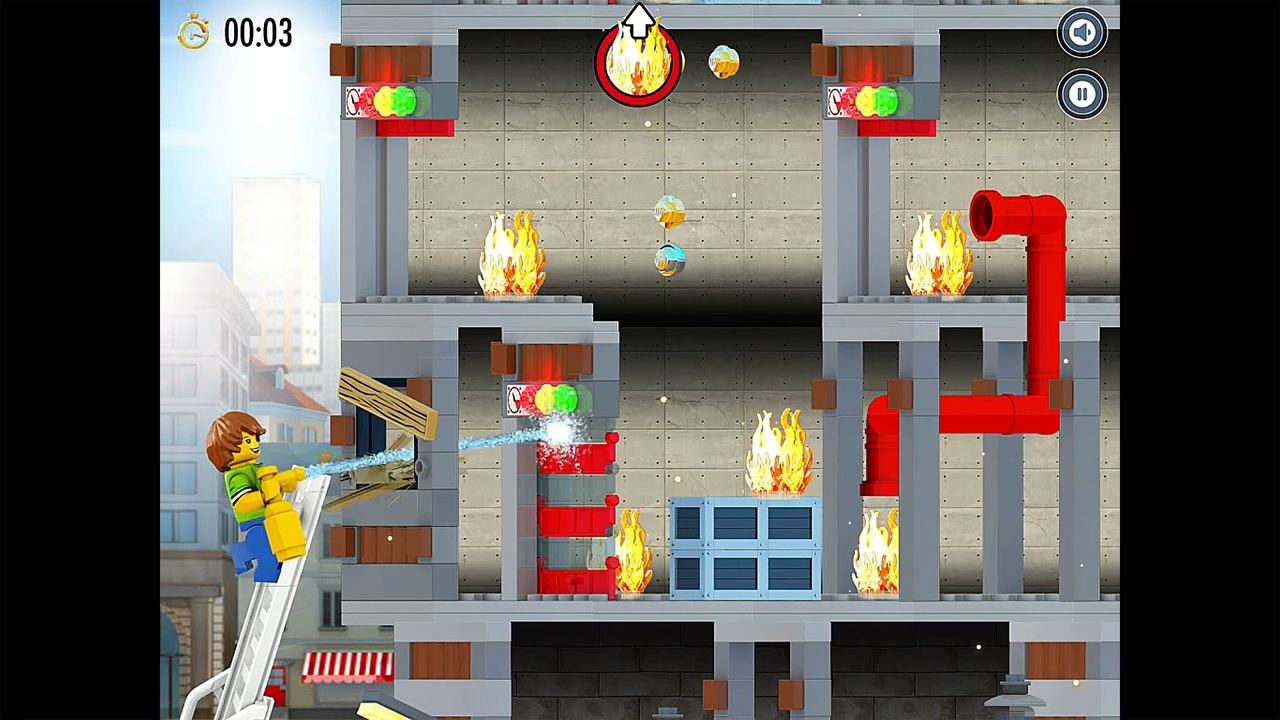1280x720 pixels.
Task: Click the stopwatch timer icon
Action: click(x=194, y=33)
